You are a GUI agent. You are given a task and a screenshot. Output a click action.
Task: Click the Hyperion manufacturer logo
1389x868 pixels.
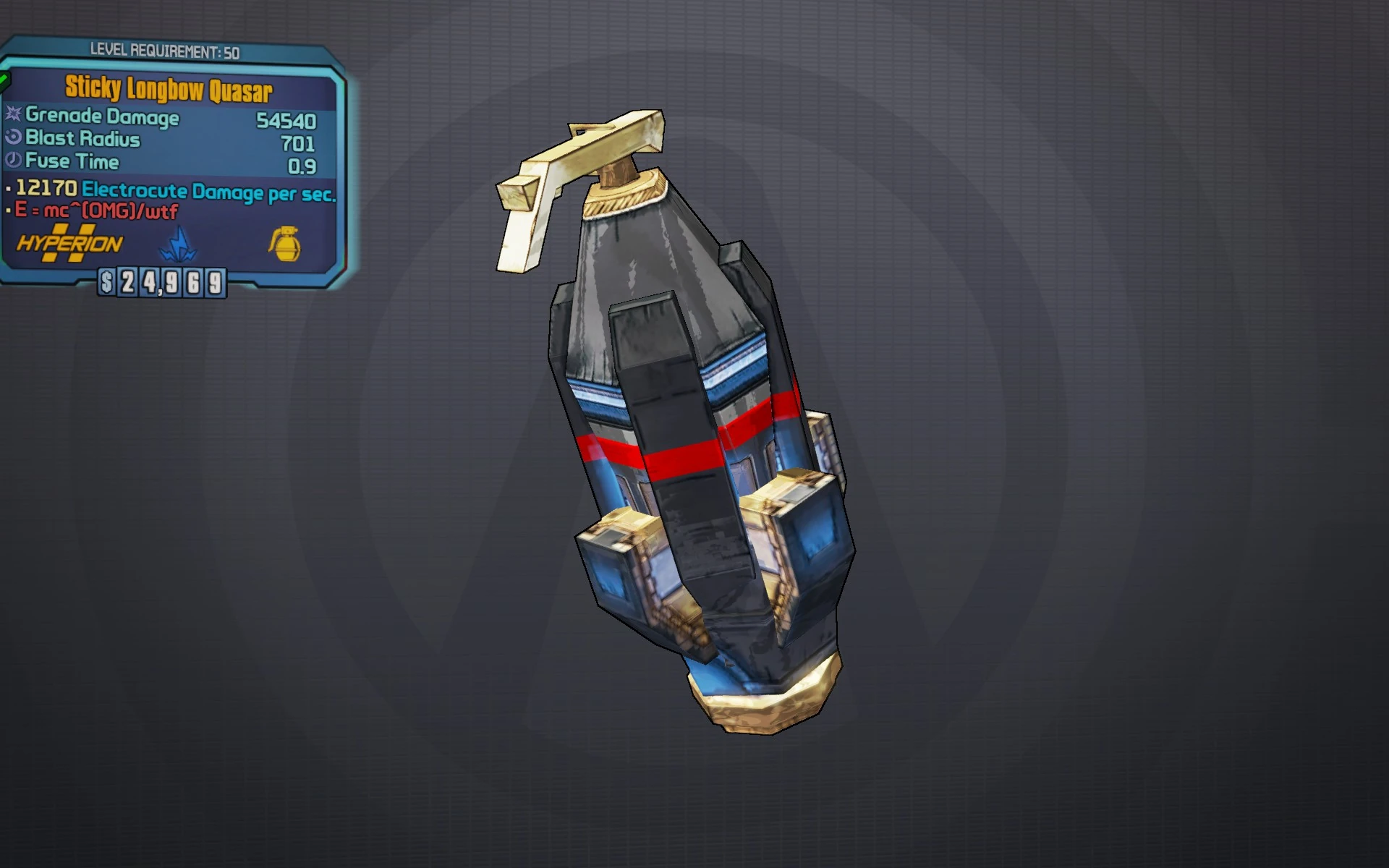coord(69,244)
